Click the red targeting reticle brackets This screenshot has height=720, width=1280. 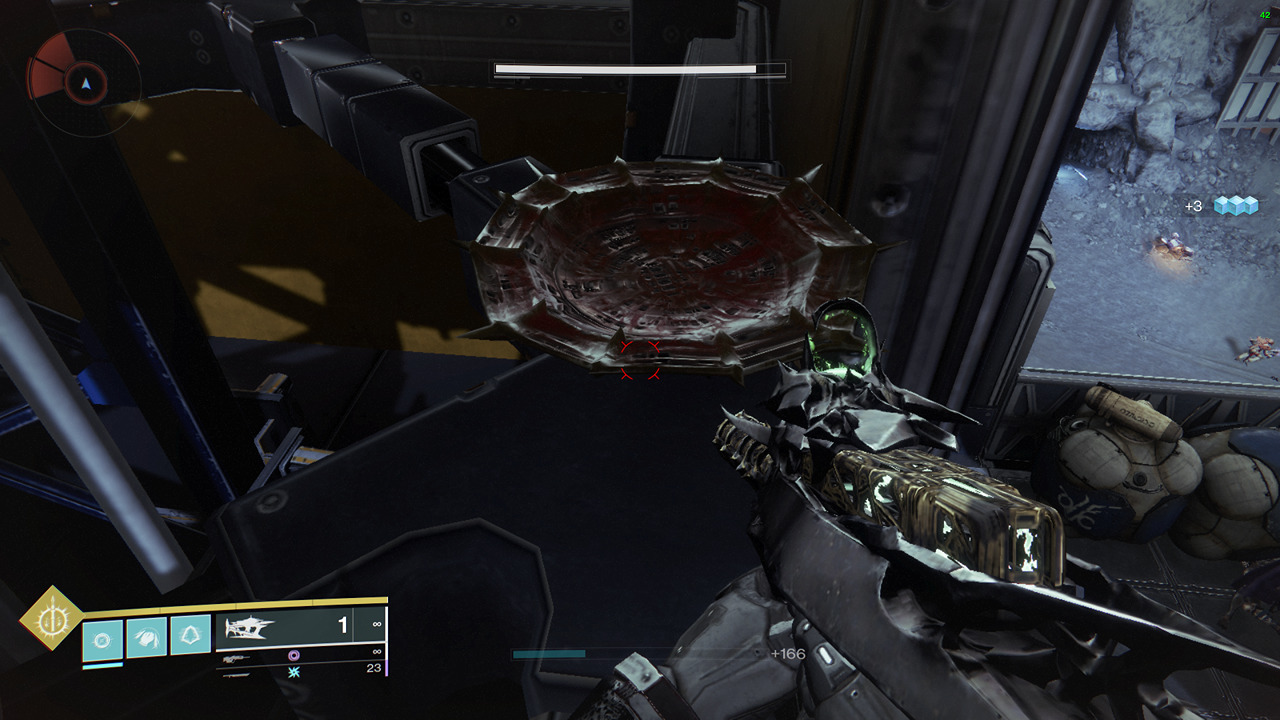tap(641, 360)
